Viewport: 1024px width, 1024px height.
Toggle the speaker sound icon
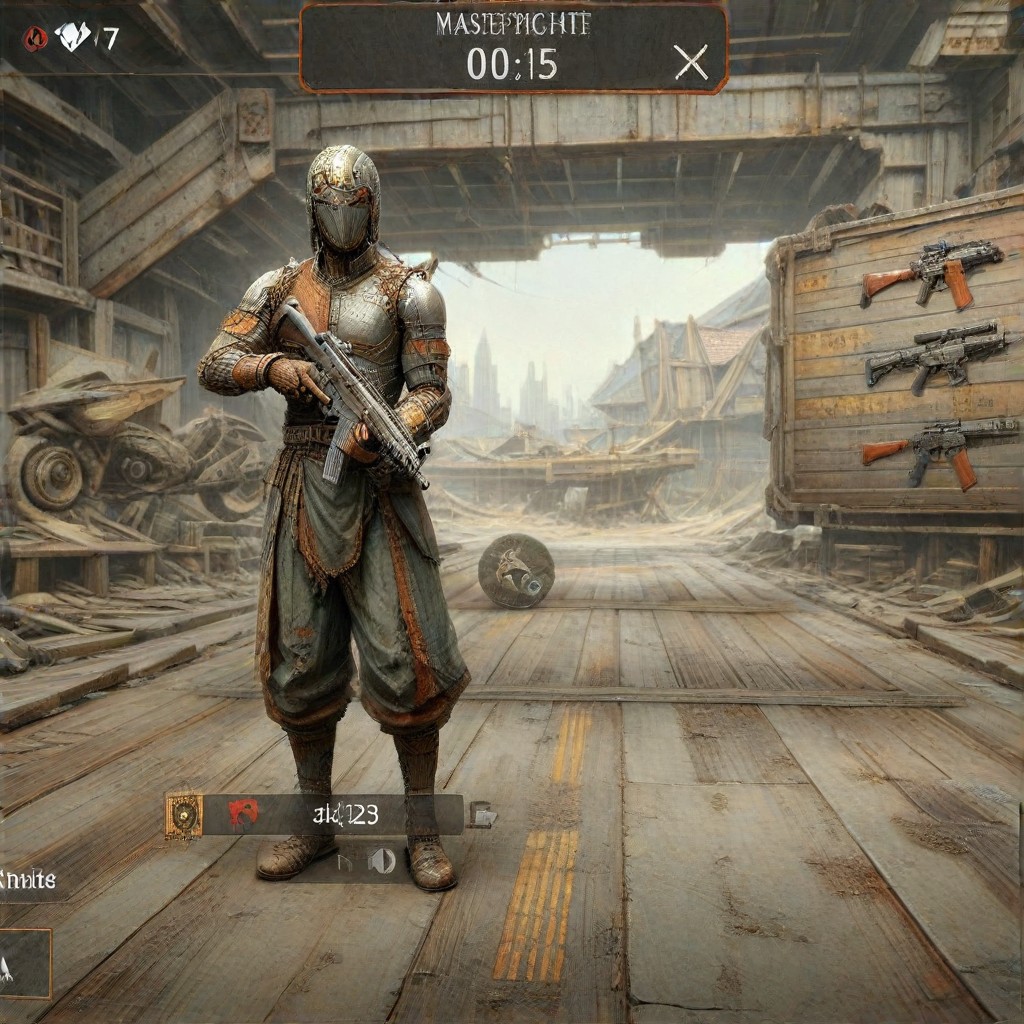point(382,860)
